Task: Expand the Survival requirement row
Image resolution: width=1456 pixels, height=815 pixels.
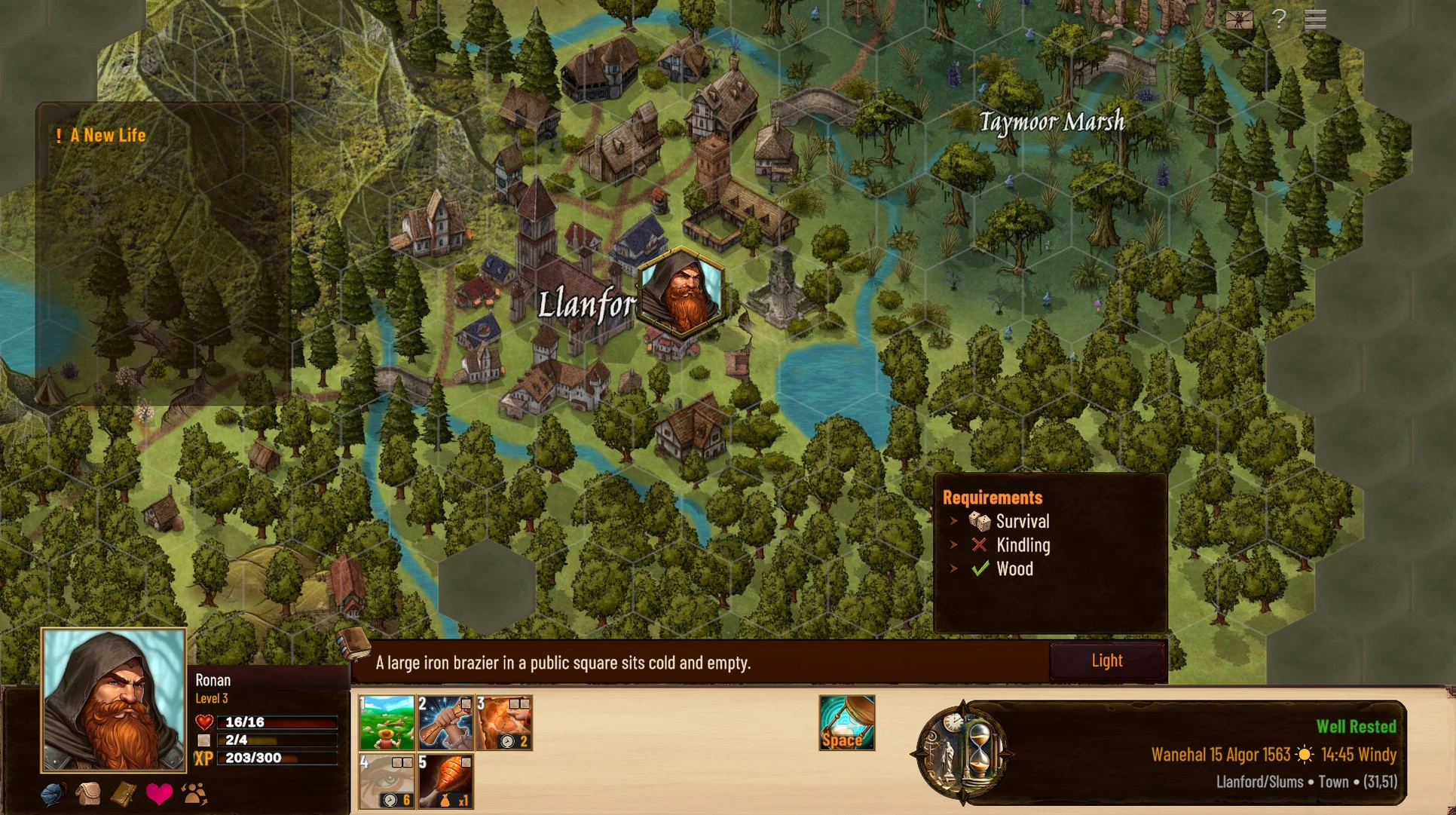Action: coord(954,521)
